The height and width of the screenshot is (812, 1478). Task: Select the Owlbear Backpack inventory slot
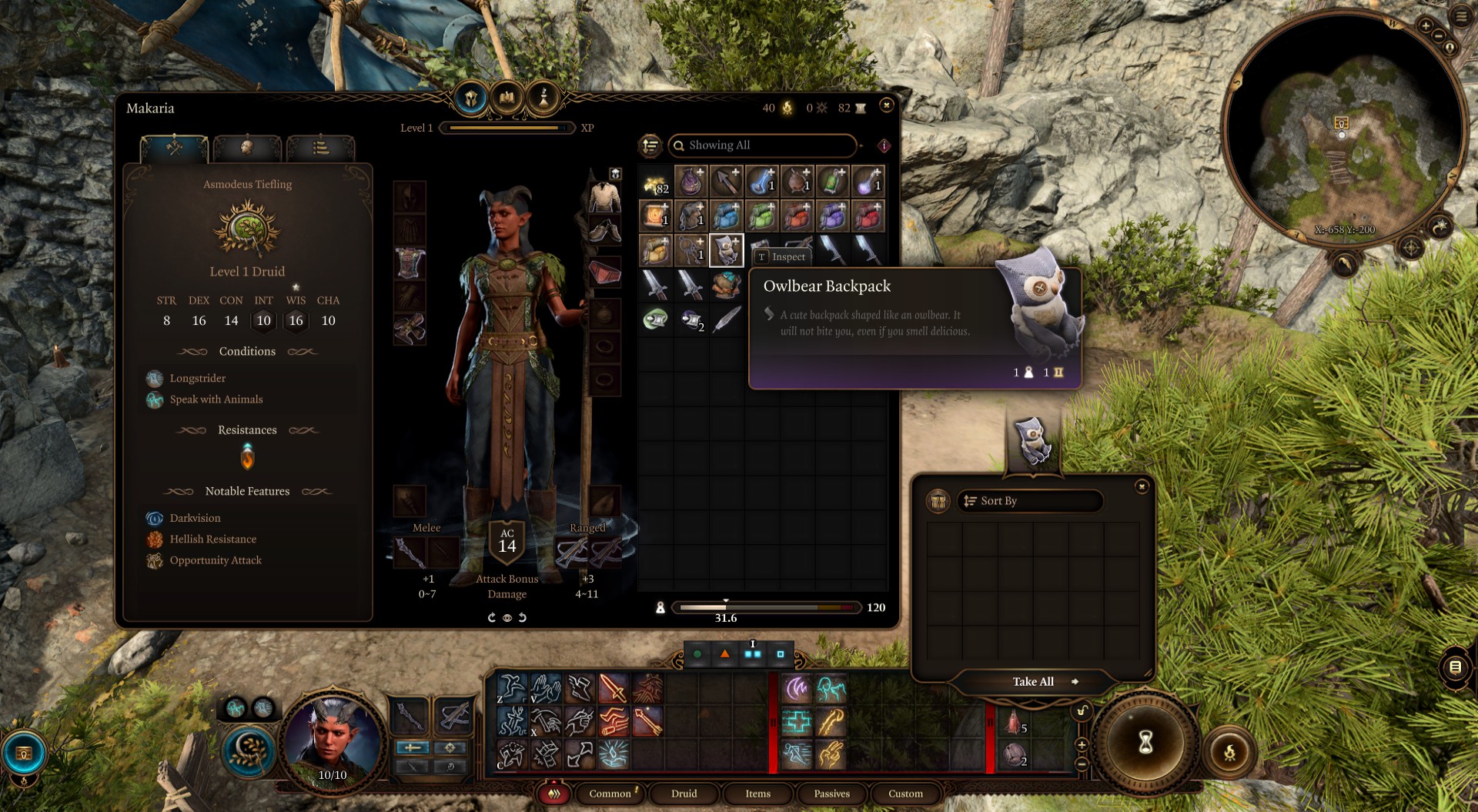click(726, 251)
